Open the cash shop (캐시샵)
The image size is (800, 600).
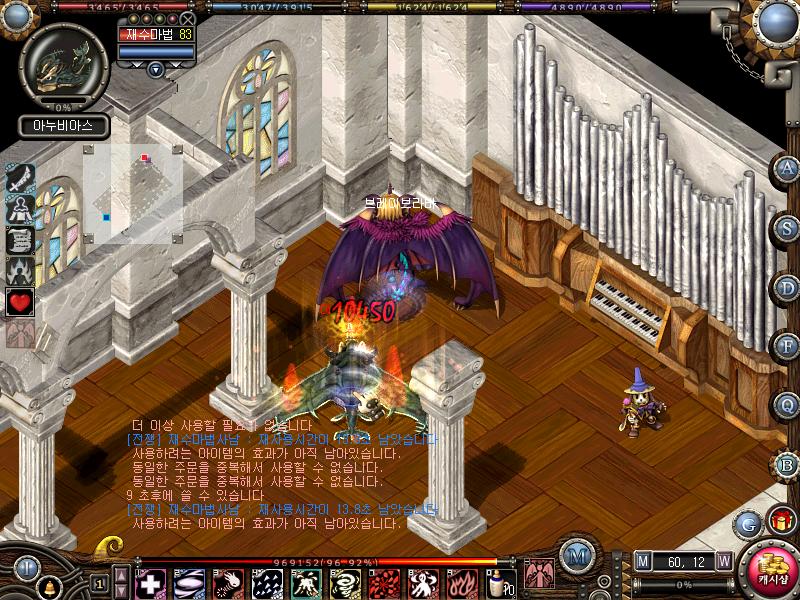(x=768, y=573)
